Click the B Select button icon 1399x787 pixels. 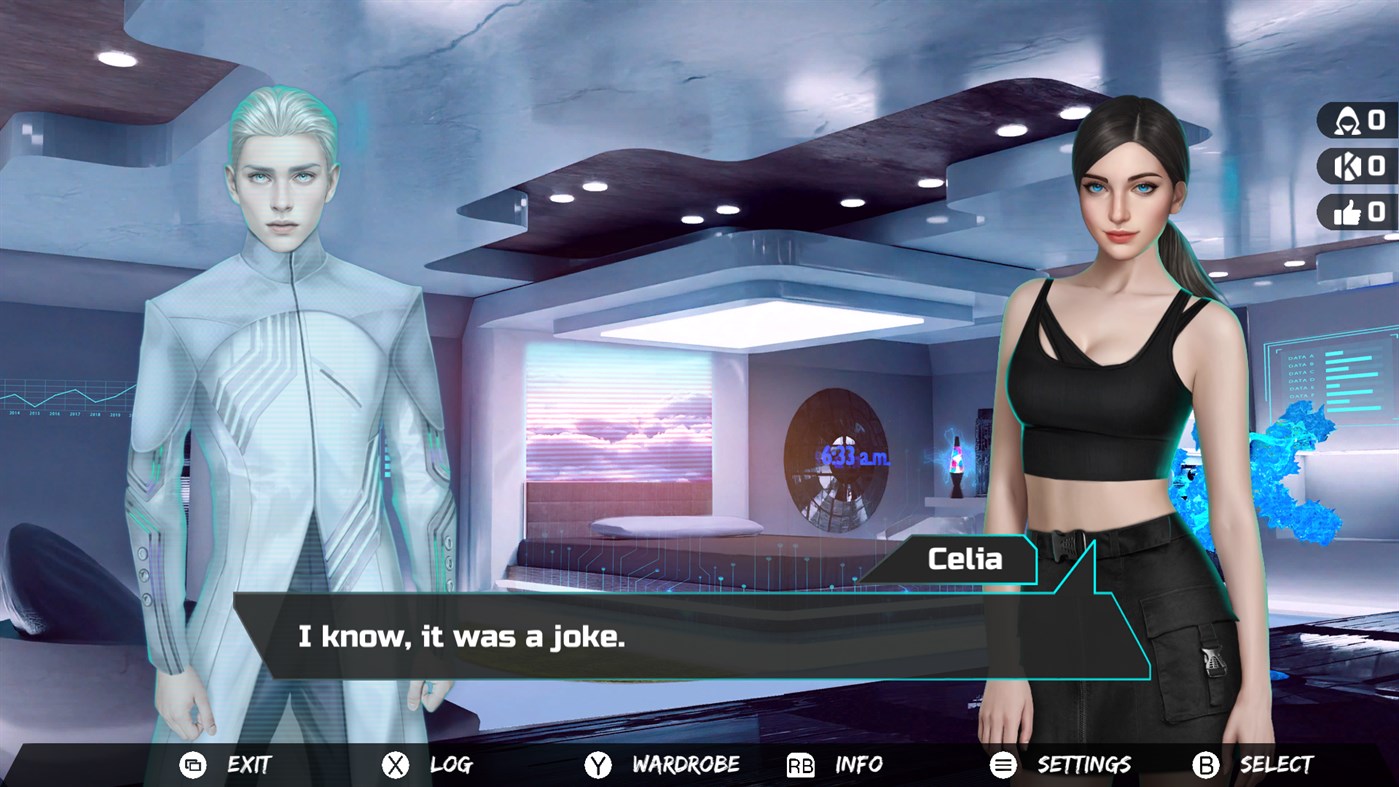pos(1204,764)
